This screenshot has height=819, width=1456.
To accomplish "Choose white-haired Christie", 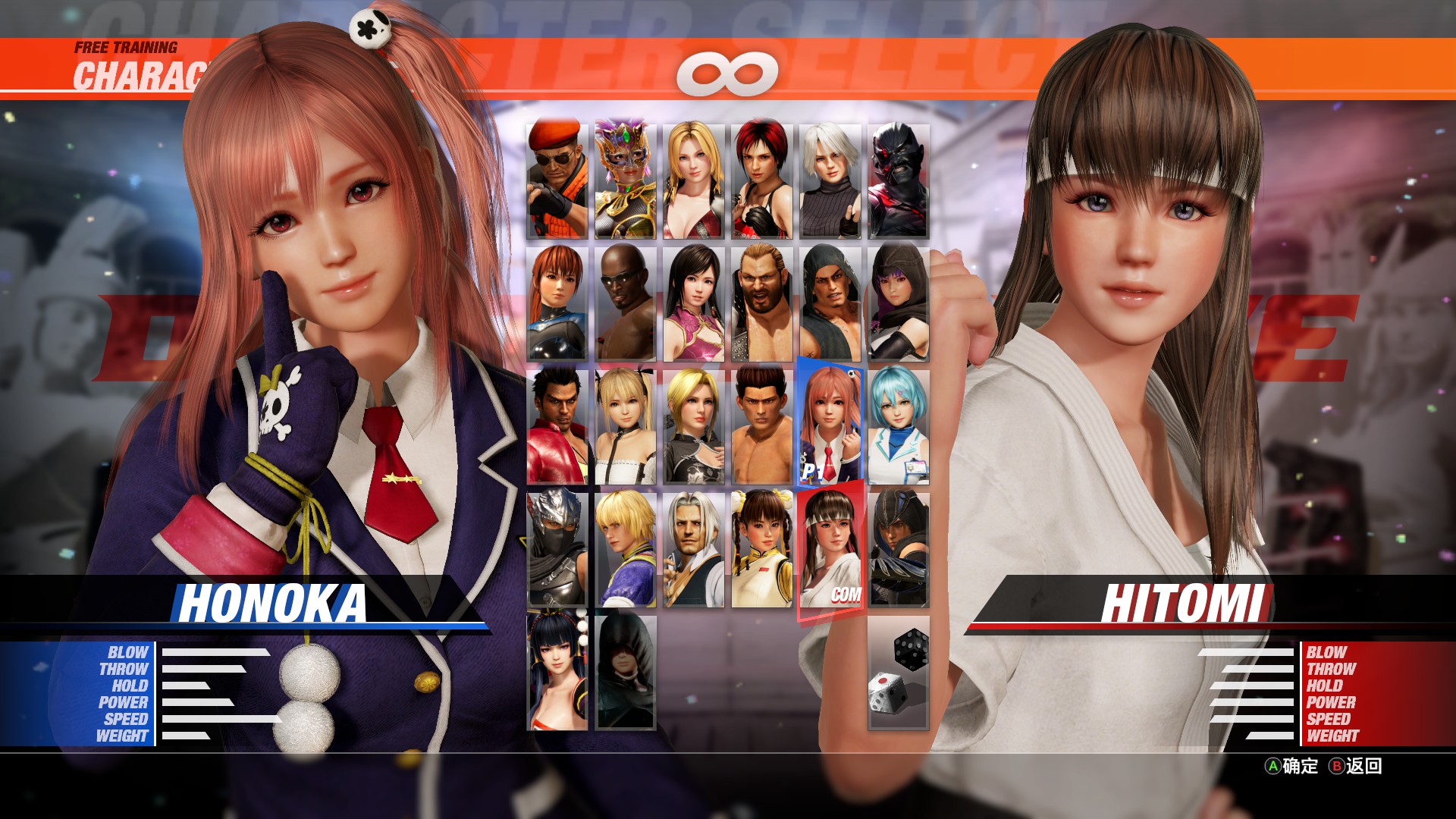I will 830,180.
